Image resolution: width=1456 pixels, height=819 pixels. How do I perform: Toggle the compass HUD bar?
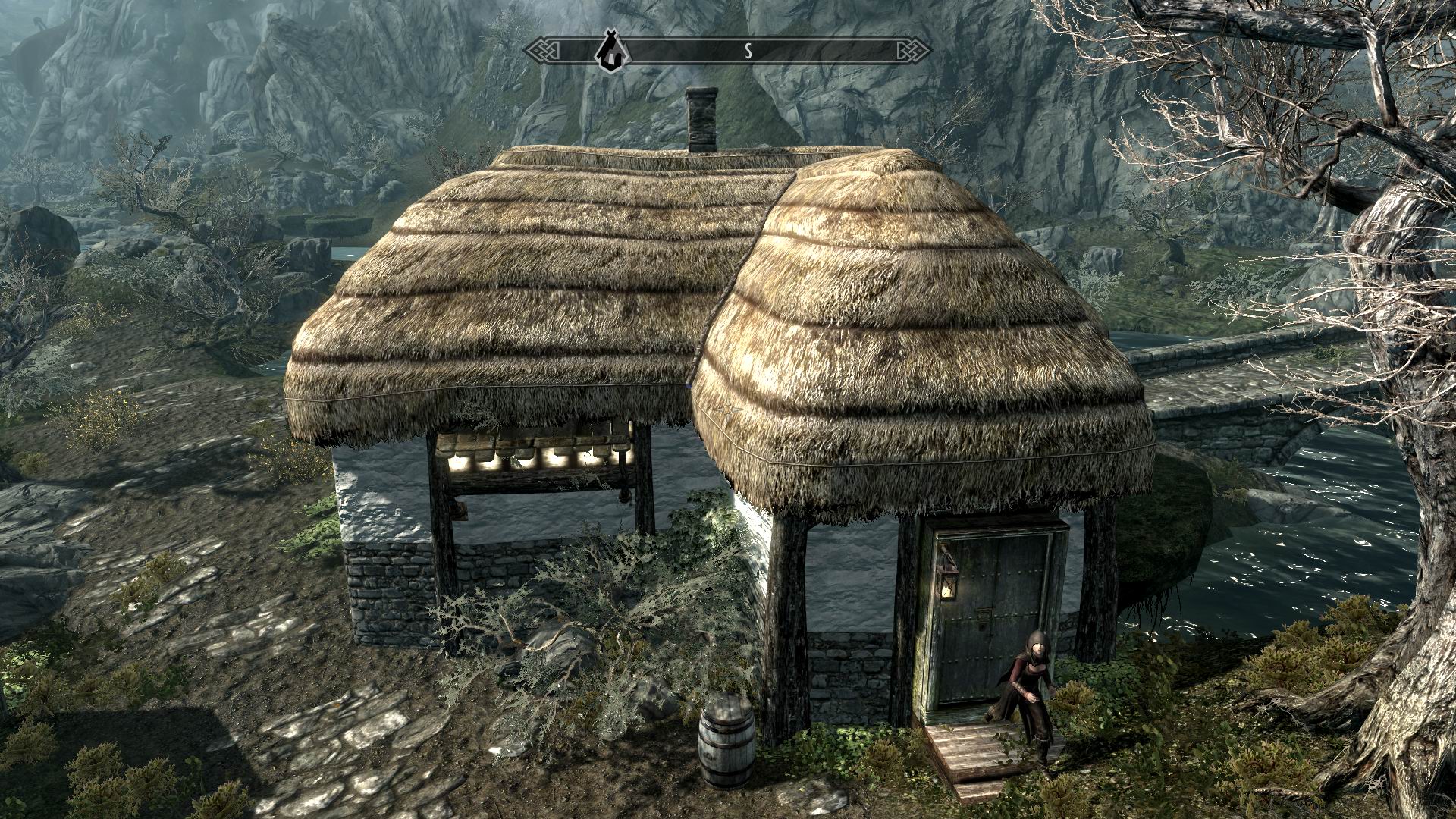point(728,49)
